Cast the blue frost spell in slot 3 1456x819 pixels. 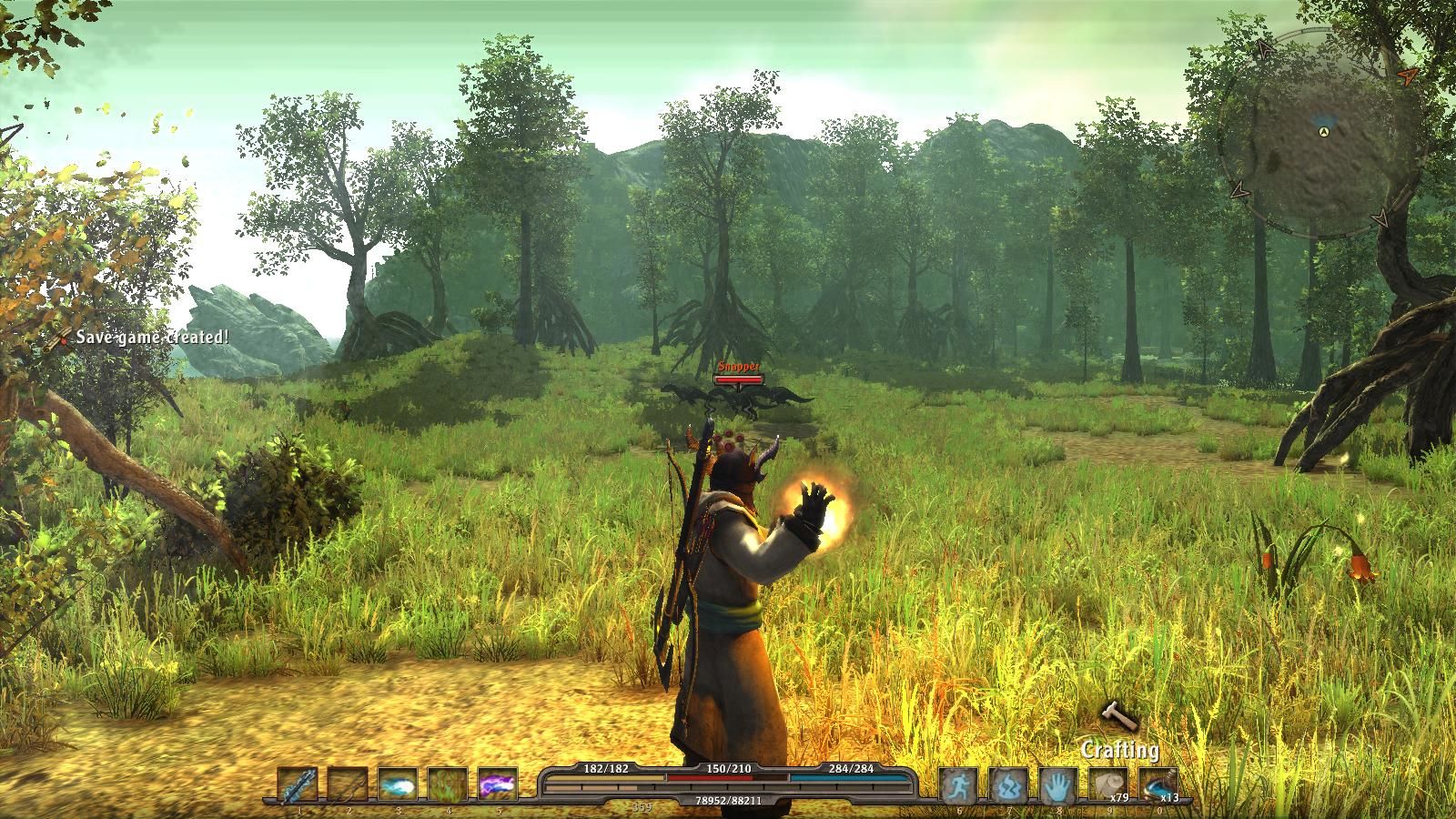[x=398, y=784]
